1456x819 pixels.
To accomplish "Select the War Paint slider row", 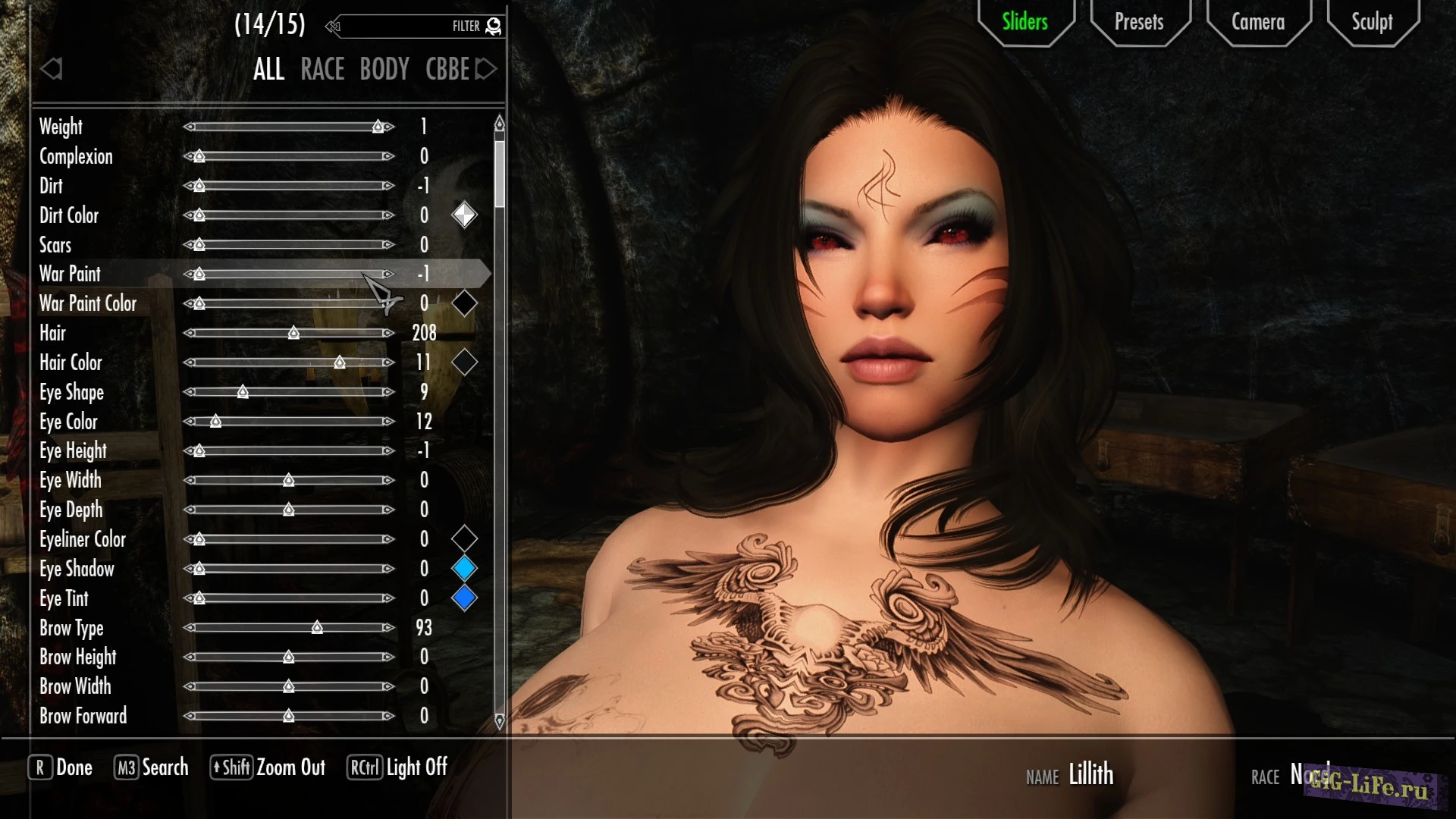I will [70, 274].
